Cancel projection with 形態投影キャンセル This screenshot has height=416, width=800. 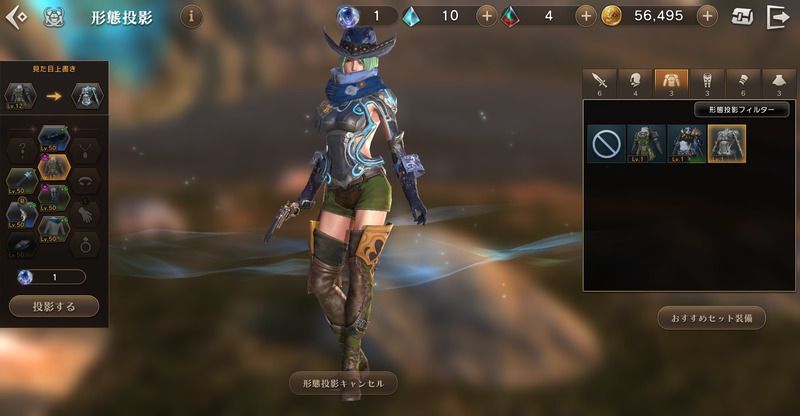[343, 383]
